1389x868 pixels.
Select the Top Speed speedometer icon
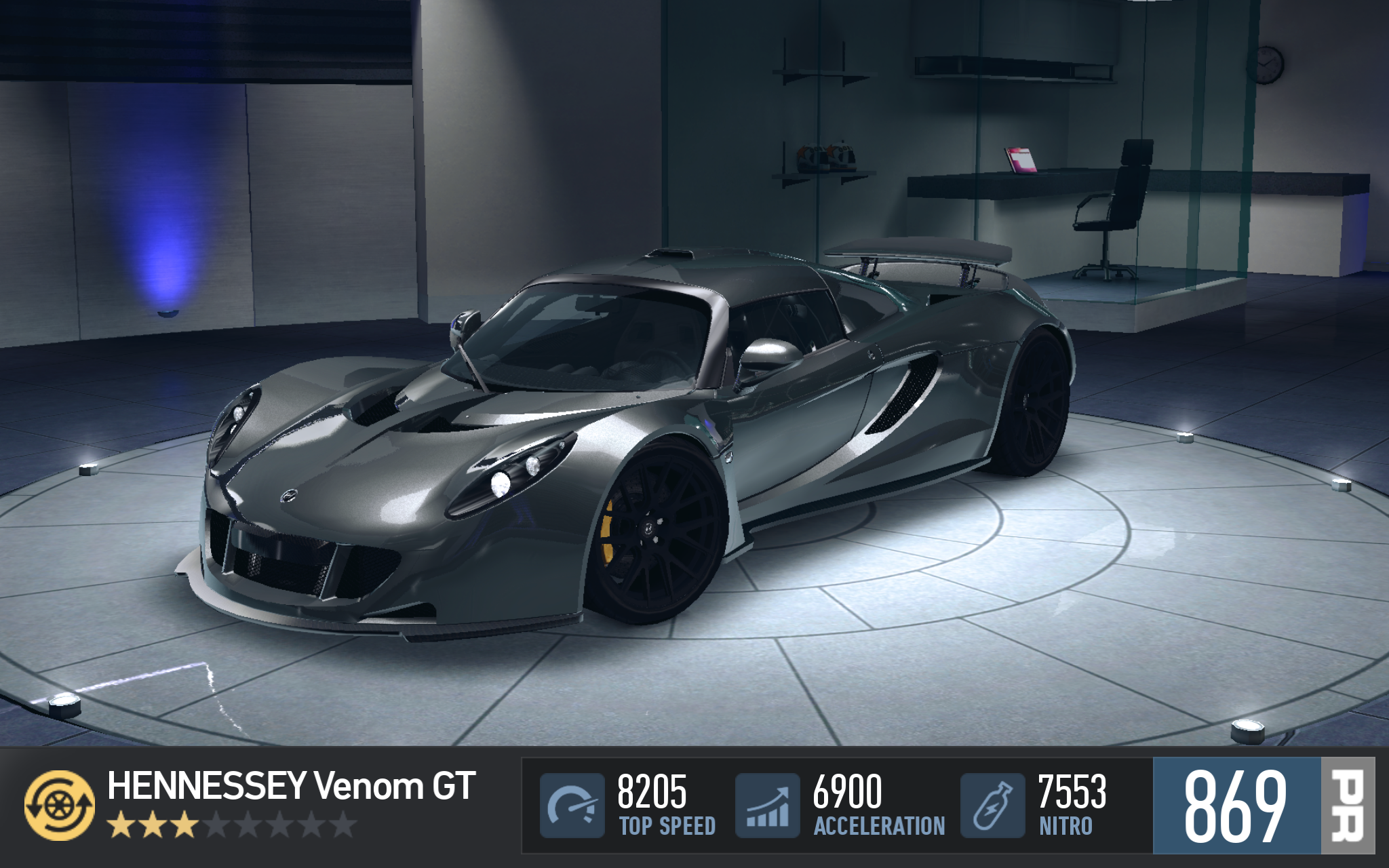[572, 805]
